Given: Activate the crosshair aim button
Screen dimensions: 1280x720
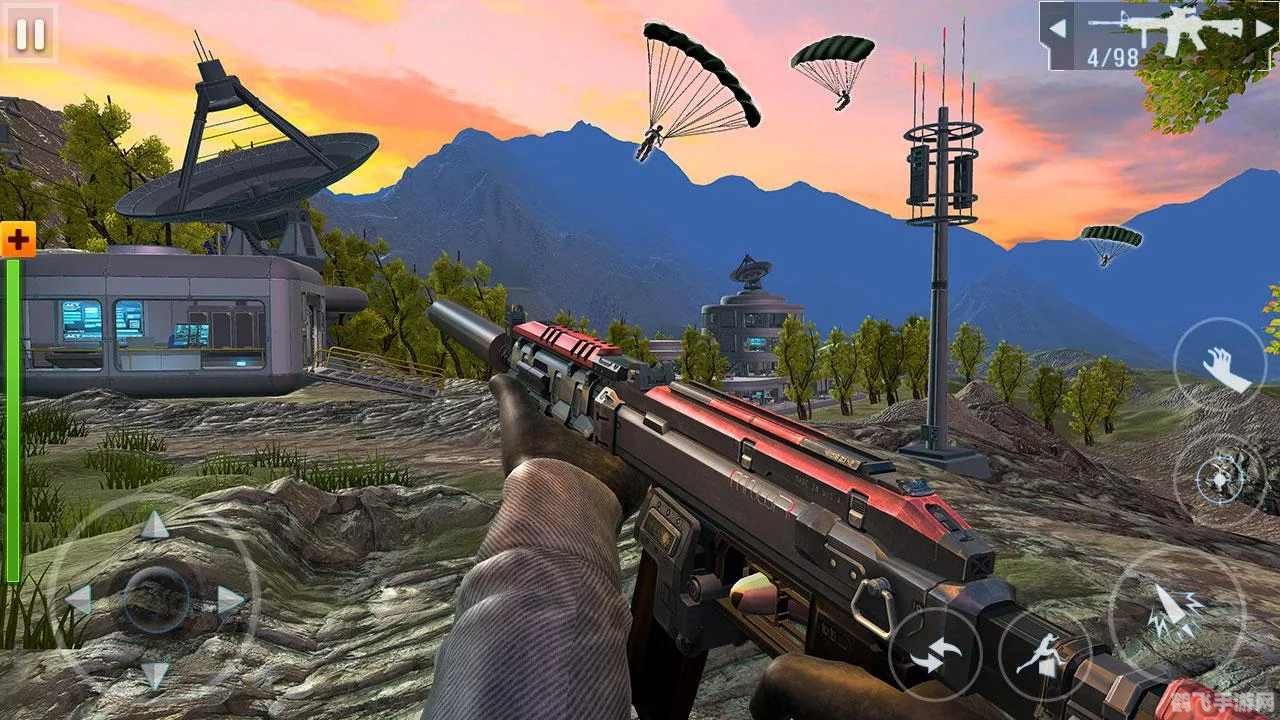Looking at the screenshot, I should pos(1220,482).
